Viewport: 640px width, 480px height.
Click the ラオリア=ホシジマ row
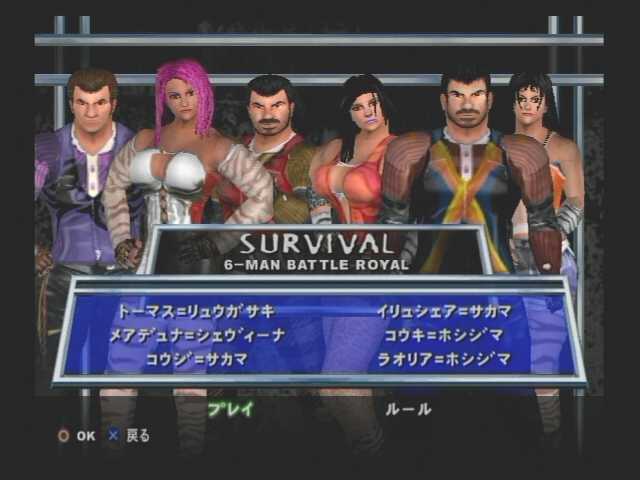[441, 359]
